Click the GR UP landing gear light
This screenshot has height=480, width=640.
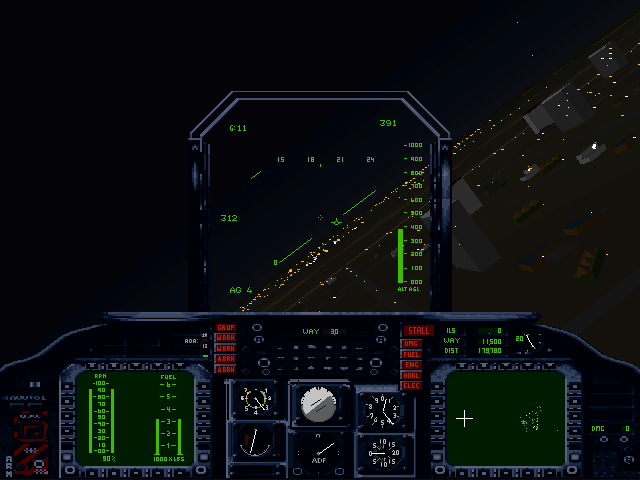(226, 328)
